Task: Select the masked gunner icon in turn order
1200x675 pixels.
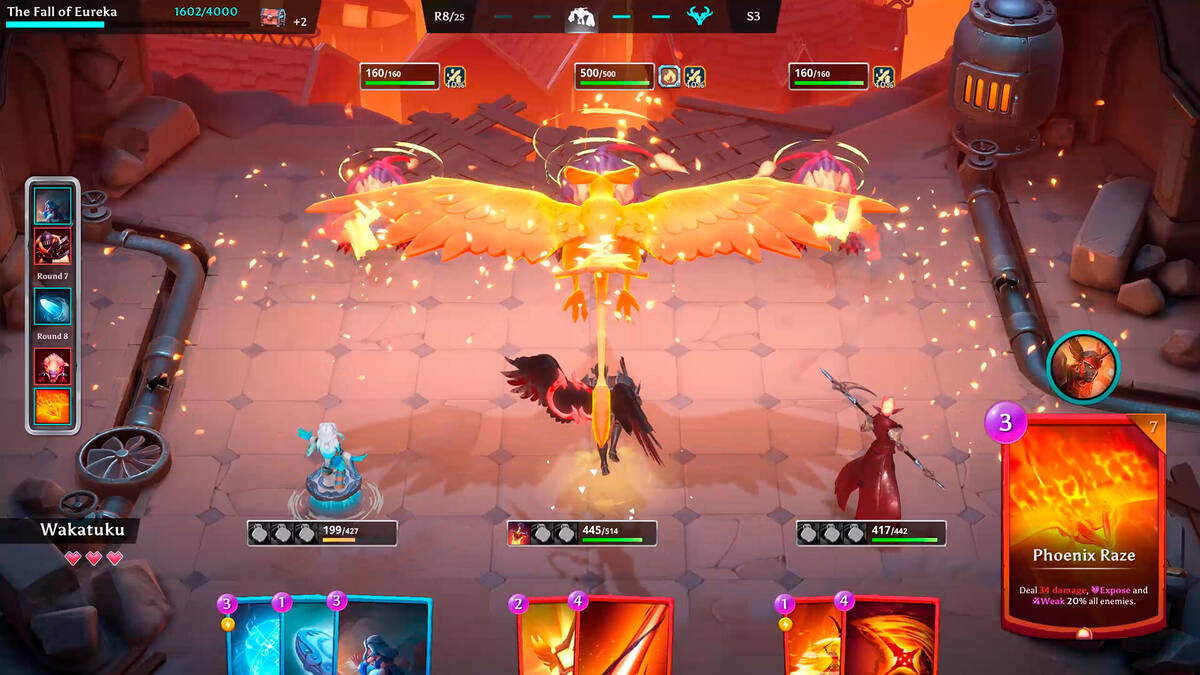Action: coord(53,246)
